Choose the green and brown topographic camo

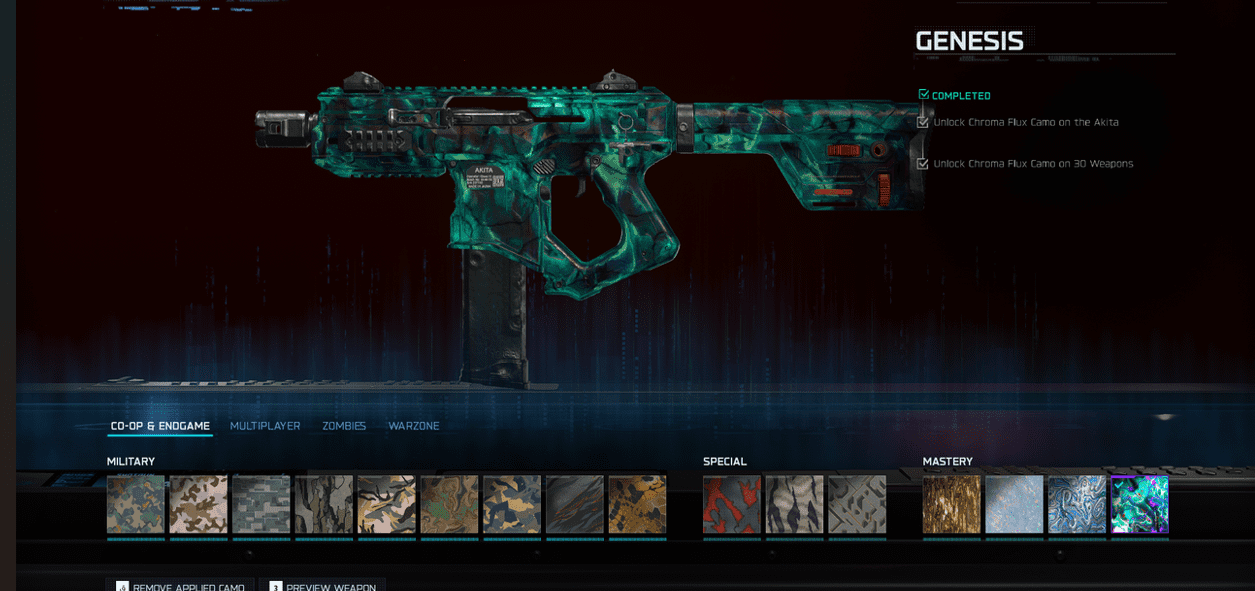pos(449,504)
